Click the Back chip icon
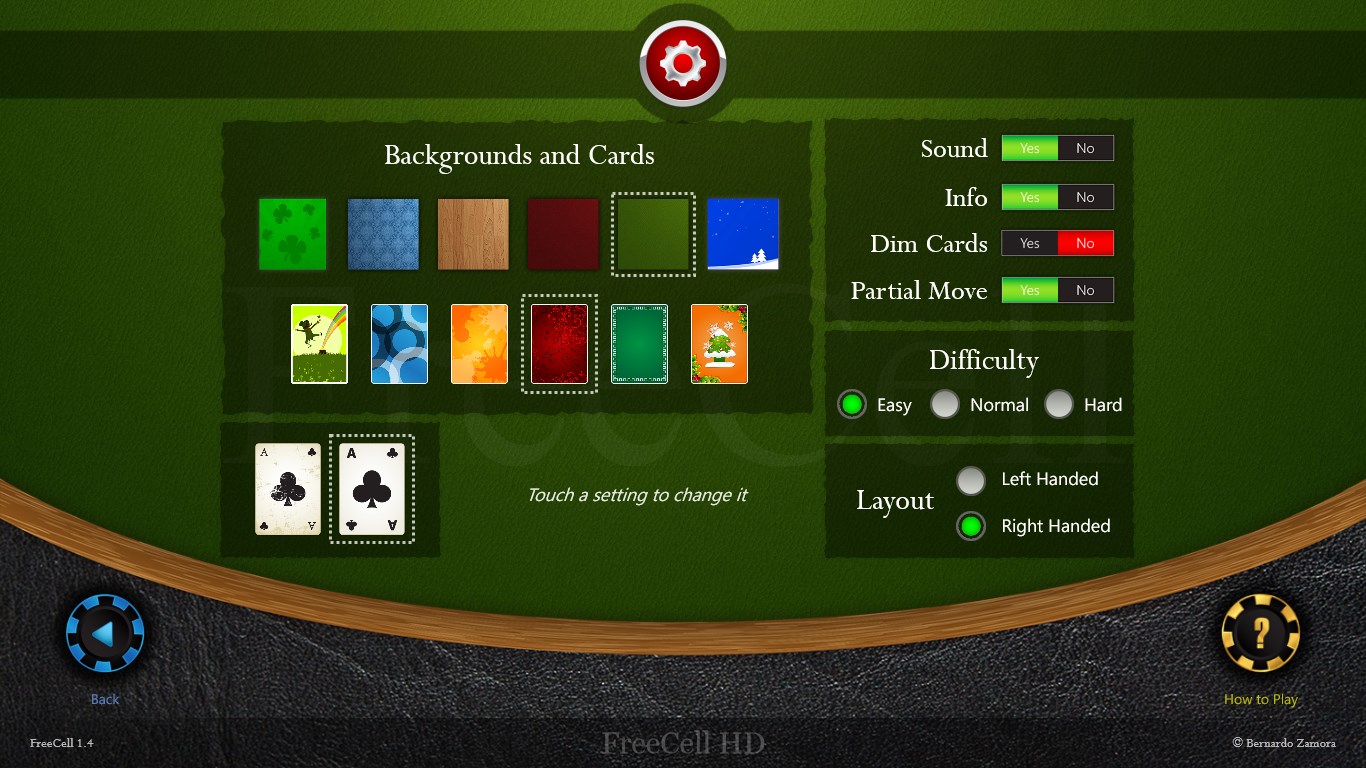 click(104, 632)
